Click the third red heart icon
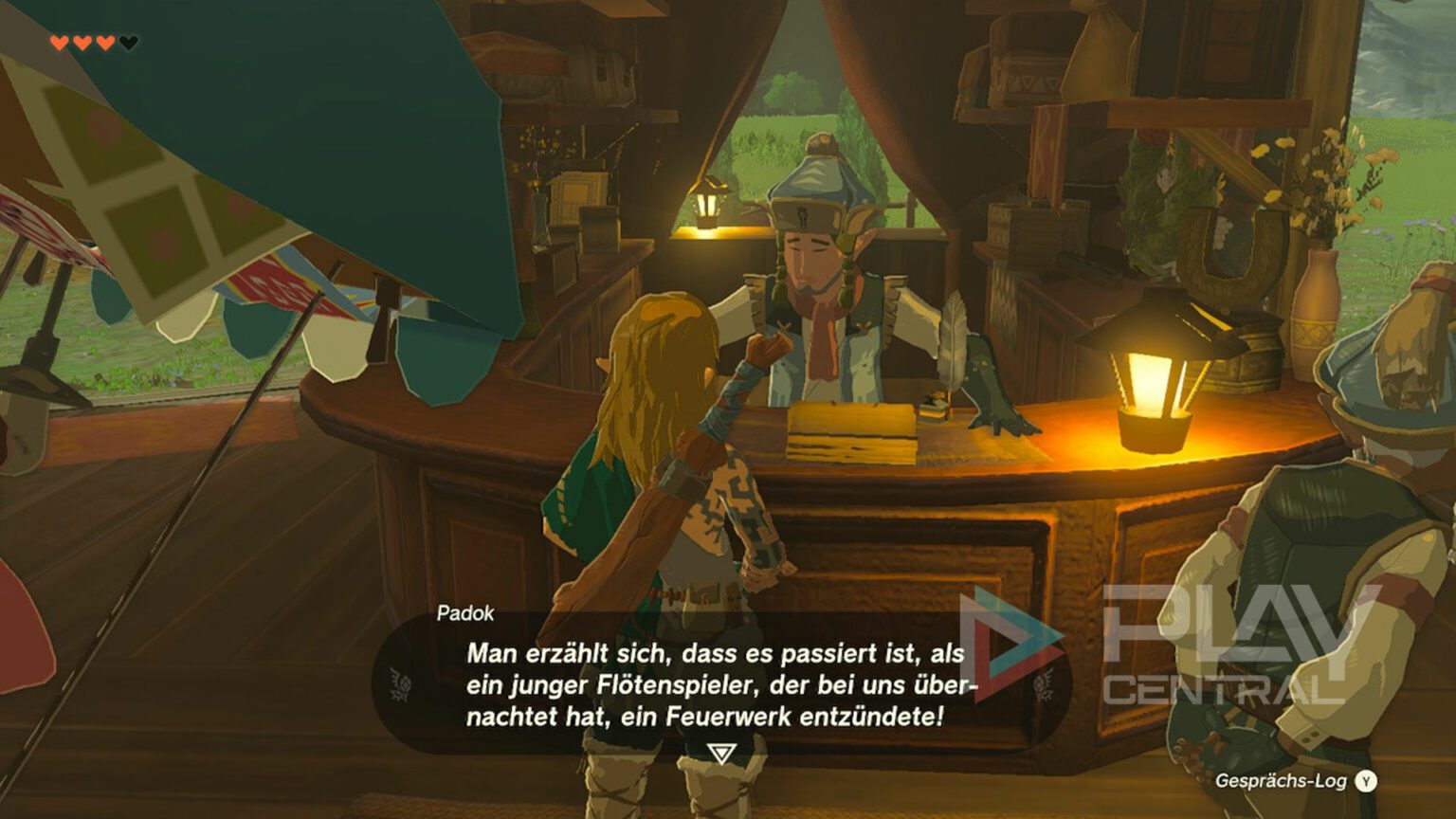This screenshot has width=1456, height=819. point(104,42)
